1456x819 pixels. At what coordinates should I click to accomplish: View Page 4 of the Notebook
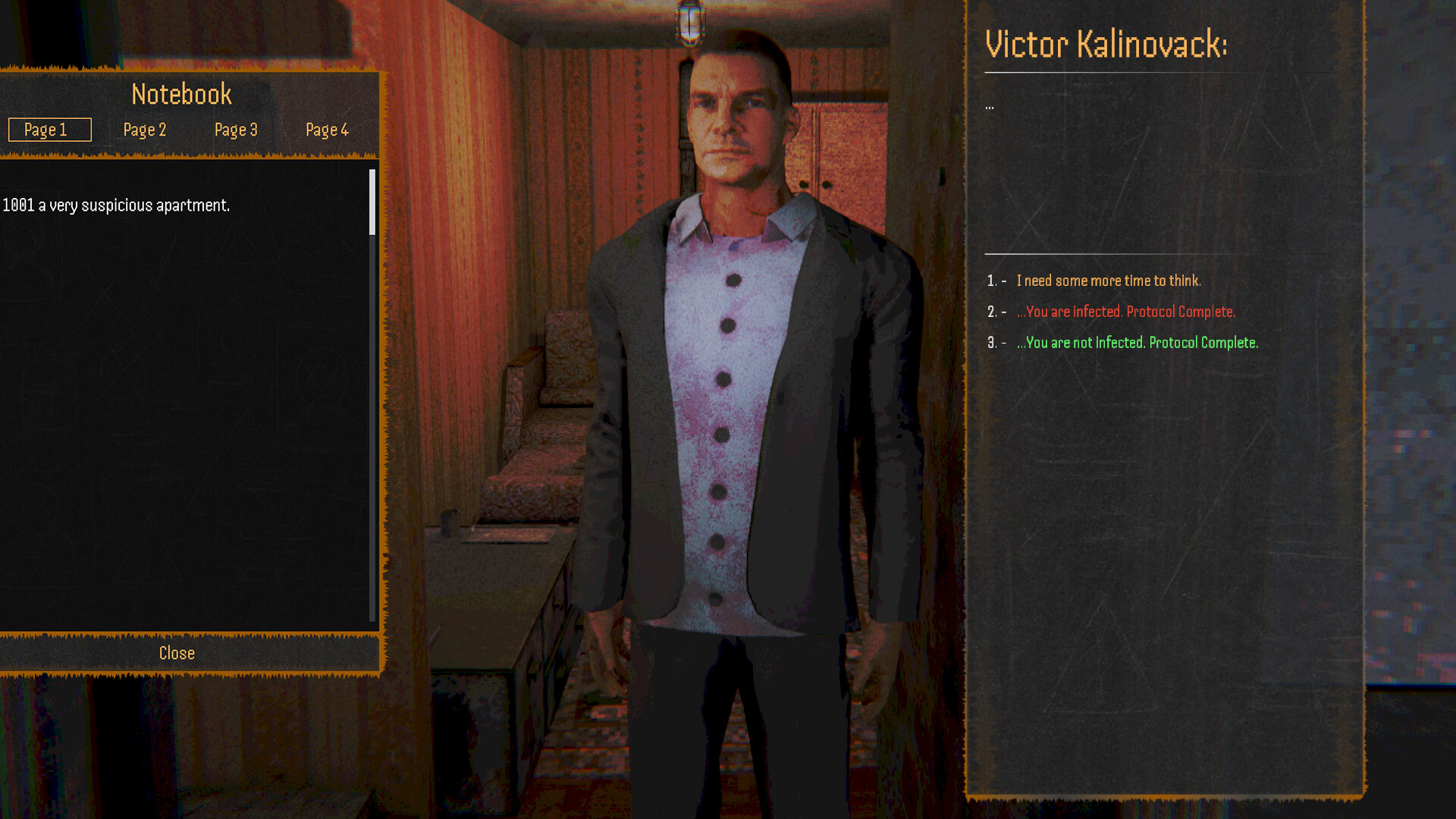[x=327, y=130]
